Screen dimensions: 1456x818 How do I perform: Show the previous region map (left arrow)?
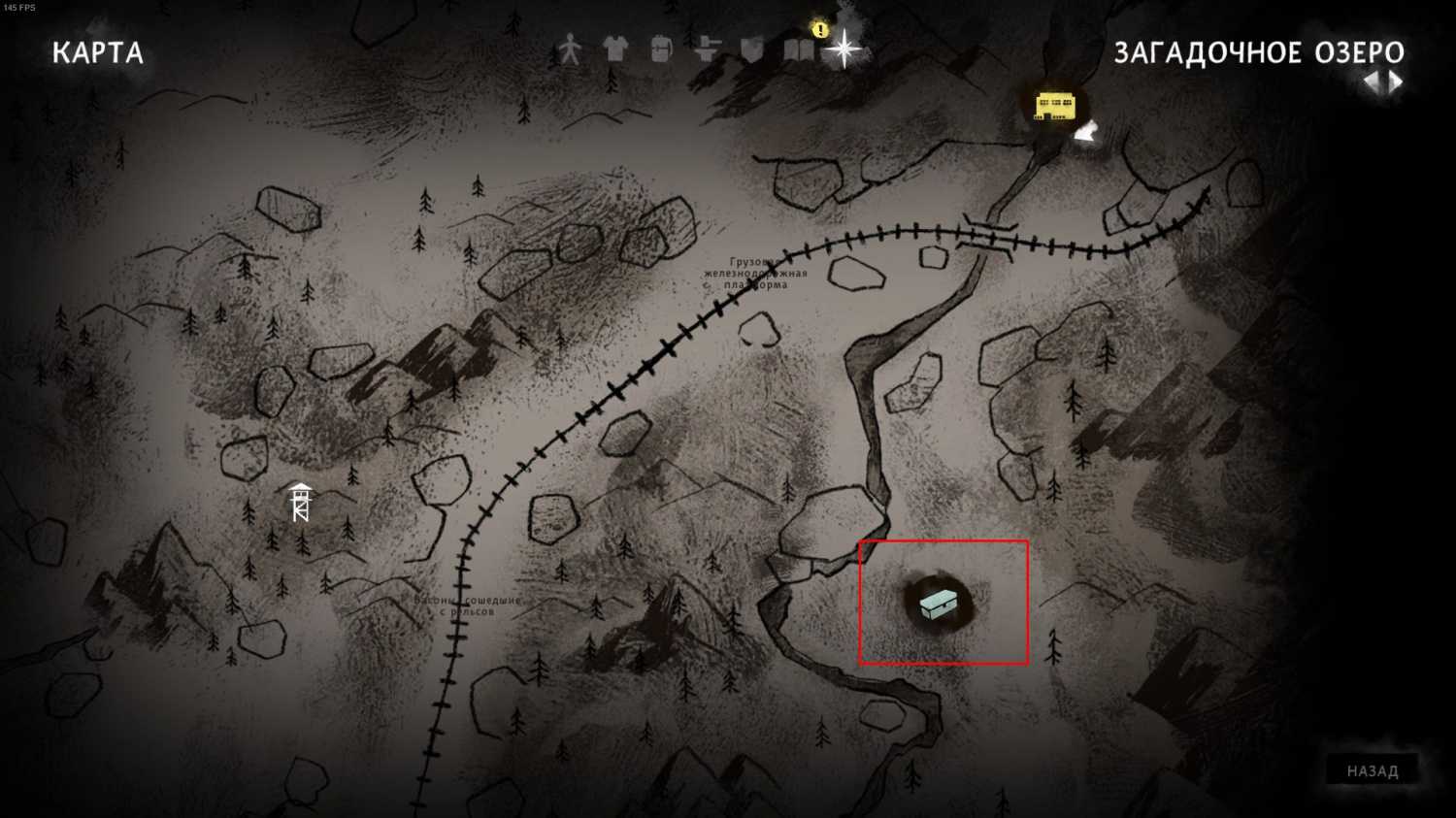pyautogui.click(x=1373, y=82)
